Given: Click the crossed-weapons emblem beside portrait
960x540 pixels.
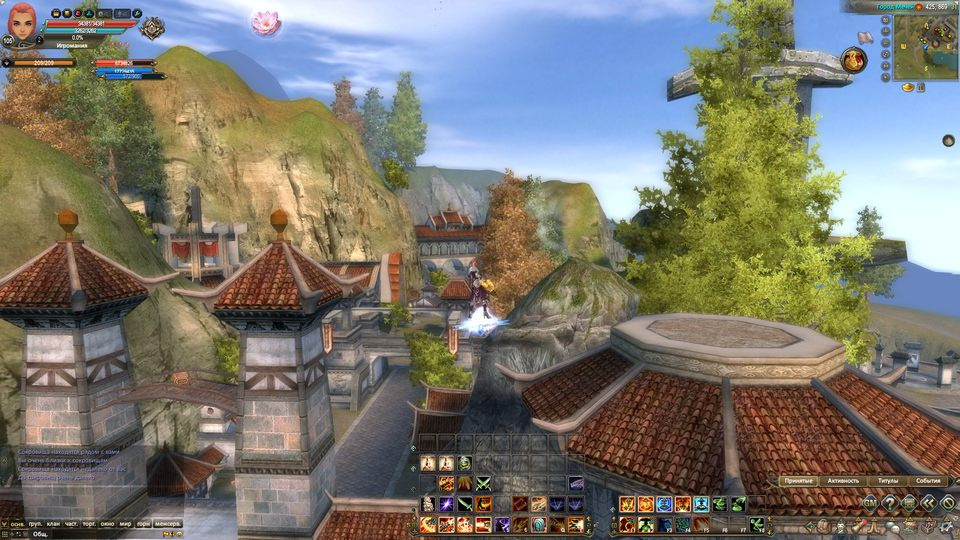Looking at the screenshot, I should tap(151, 29).
